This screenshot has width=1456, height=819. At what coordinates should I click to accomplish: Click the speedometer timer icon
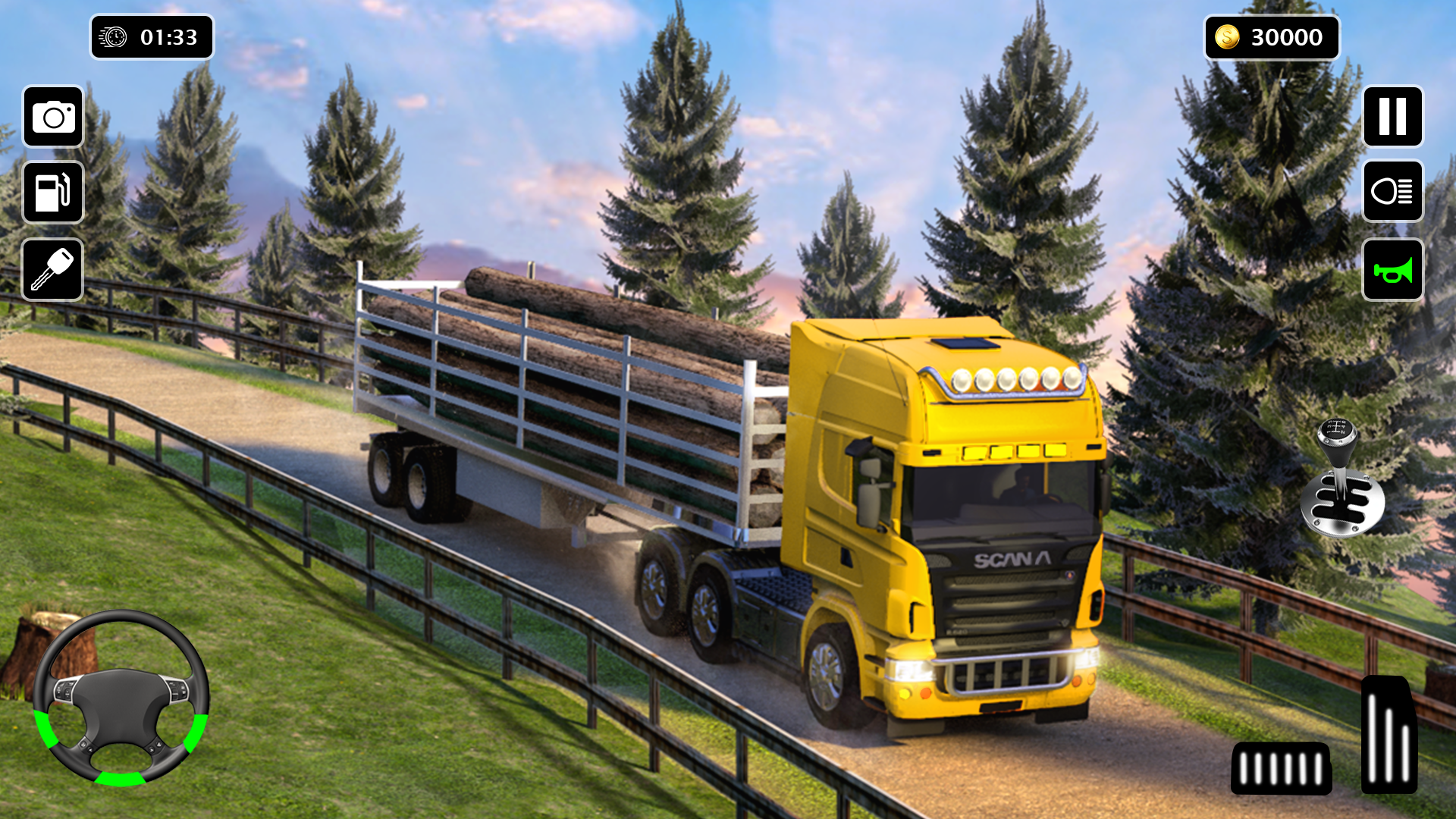point(112,36)
